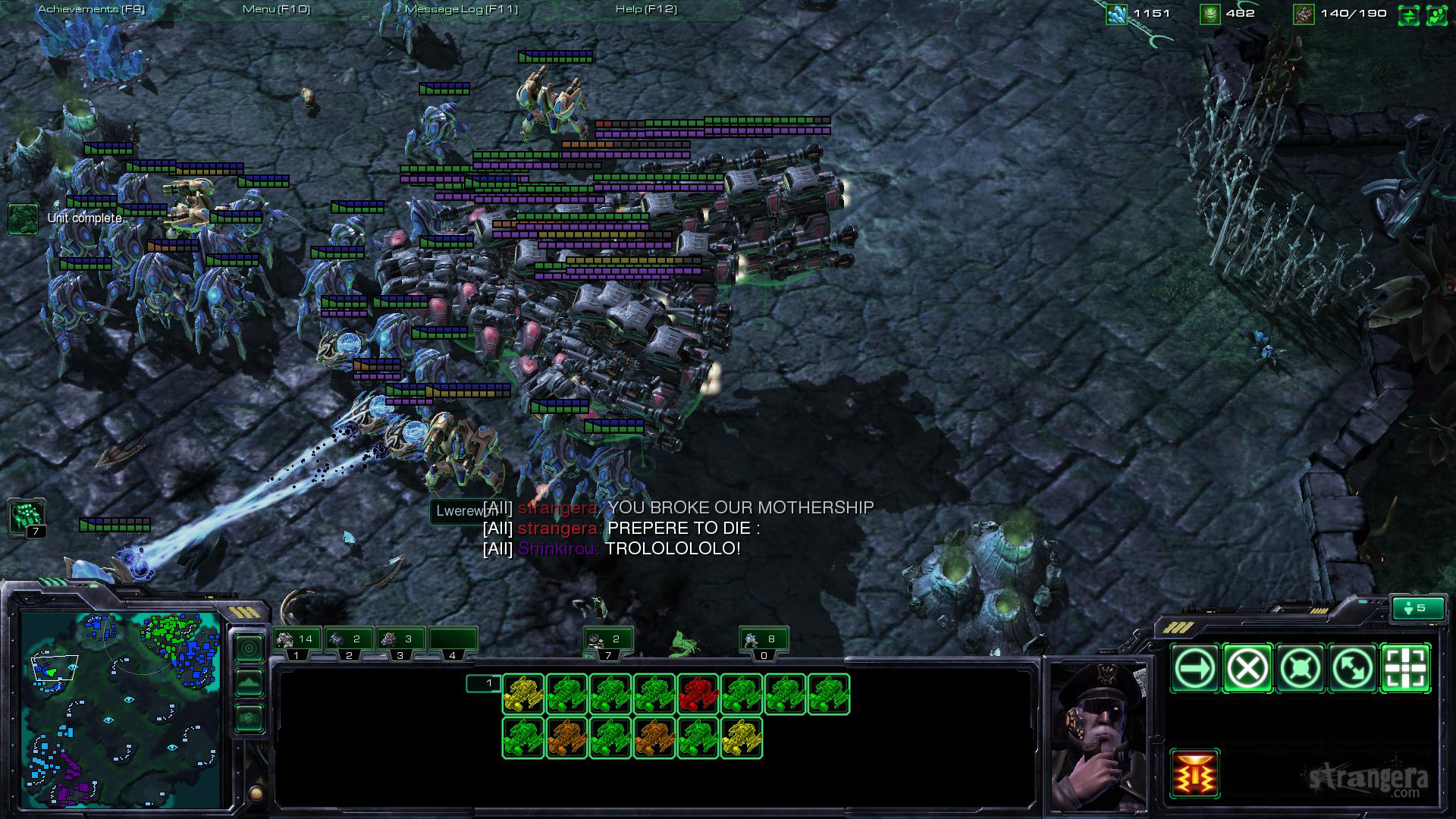The image size is (1456, 819).
Task: Activate the minimap ping button
Action: pos(249,648)
